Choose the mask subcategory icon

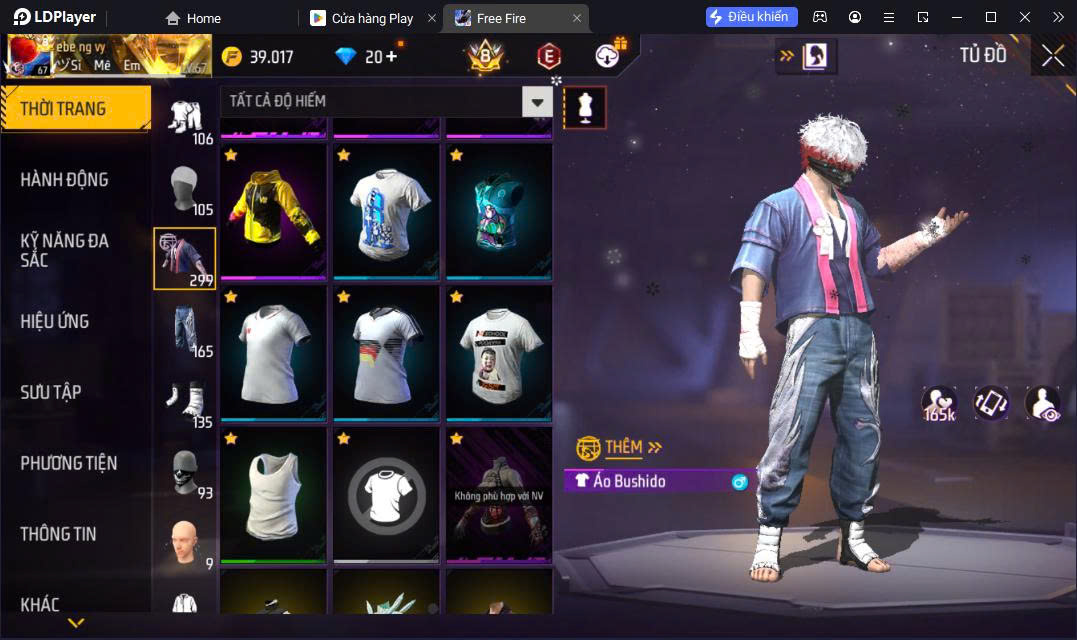pos(184,472)
